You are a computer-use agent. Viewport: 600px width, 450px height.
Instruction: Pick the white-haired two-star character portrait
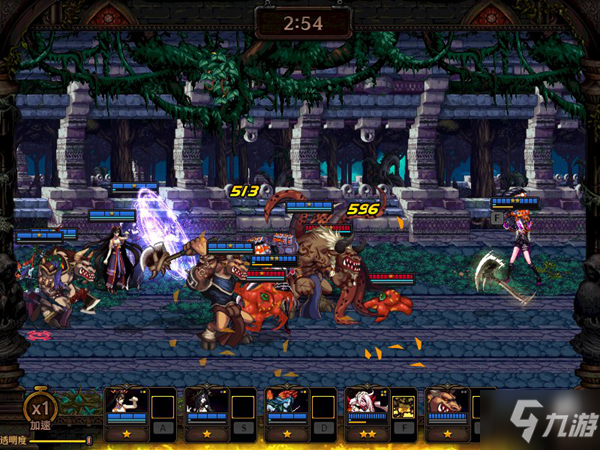(366, 405)
